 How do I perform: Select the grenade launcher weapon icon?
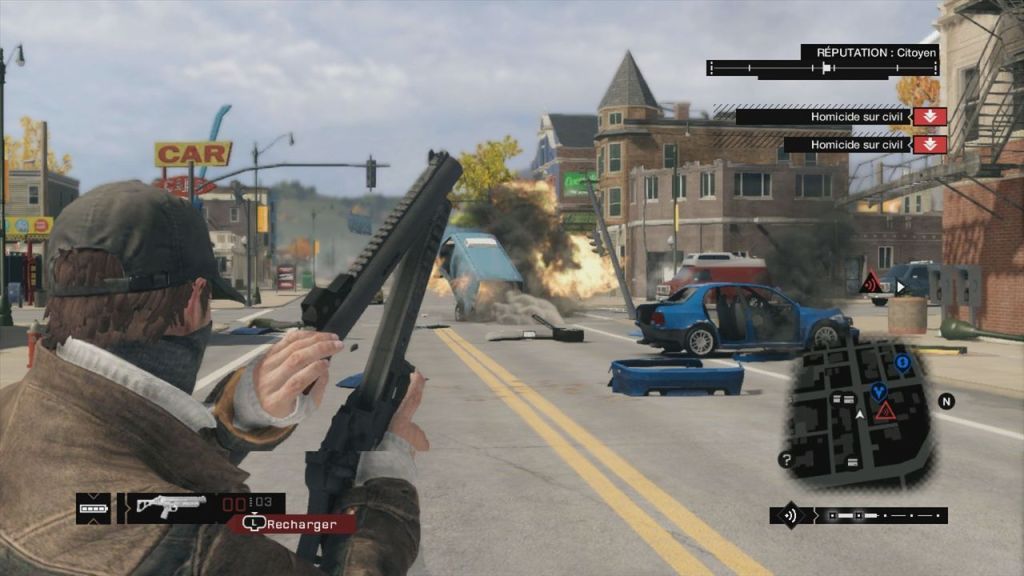[x=171, y=506]
